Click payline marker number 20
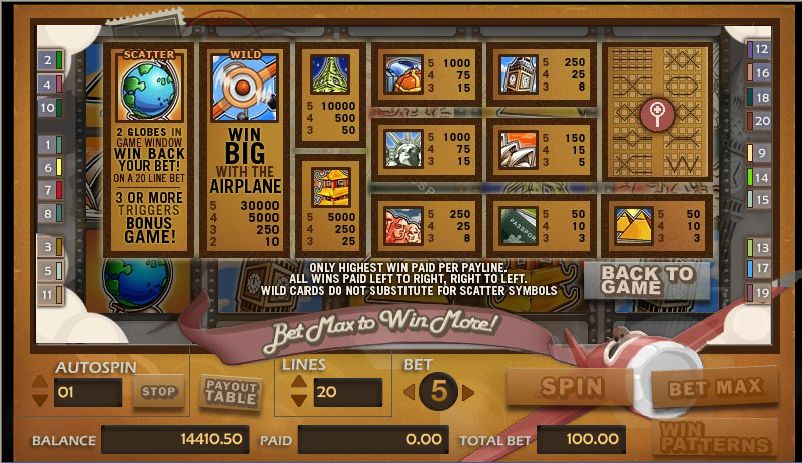802x463 pixels. [762, 121]
